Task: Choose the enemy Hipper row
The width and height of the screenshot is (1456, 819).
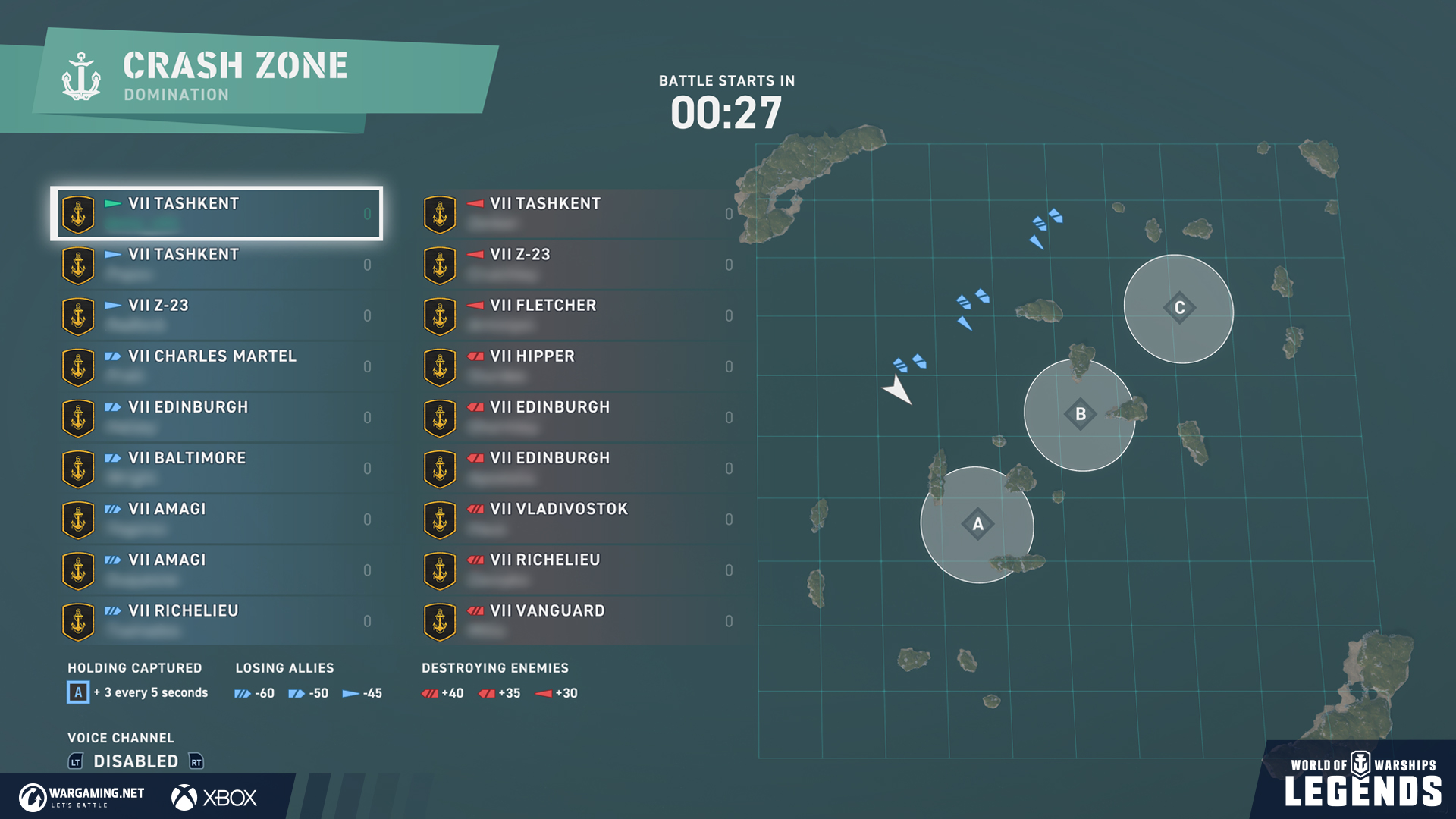Action: [x=578, y=366]
